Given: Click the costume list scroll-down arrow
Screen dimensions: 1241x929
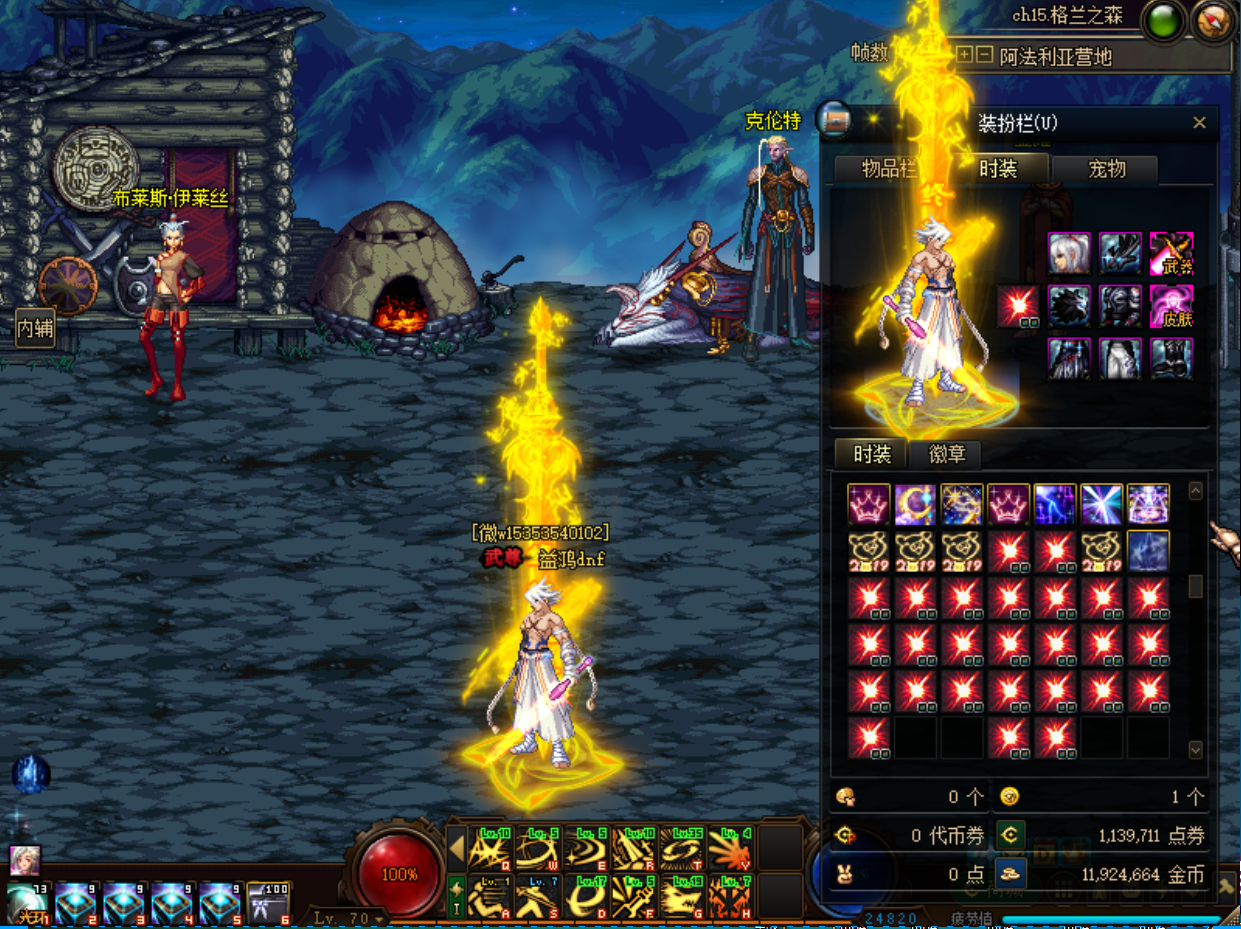Looking at the screenshot, I should tap(1195, 749).
